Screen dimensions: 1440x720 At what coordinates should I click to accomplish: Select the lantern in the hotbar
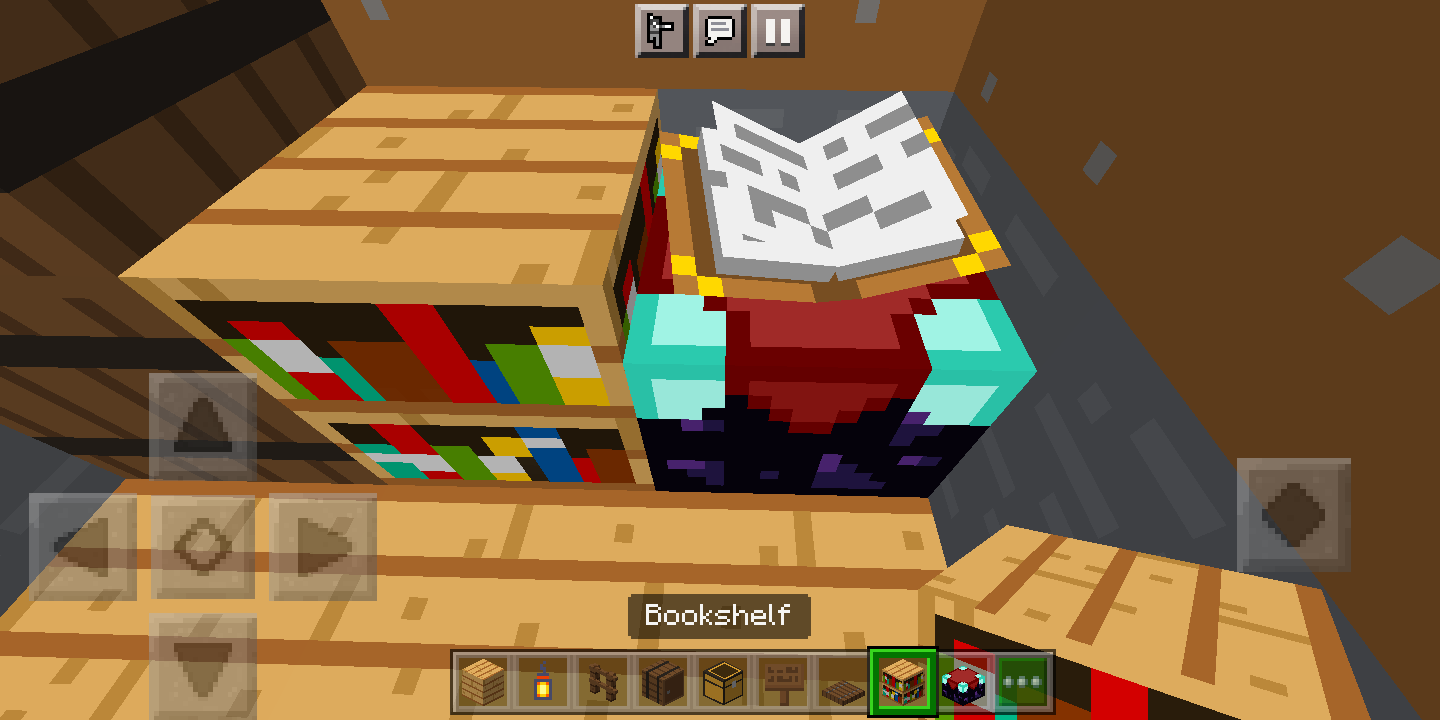543,682
